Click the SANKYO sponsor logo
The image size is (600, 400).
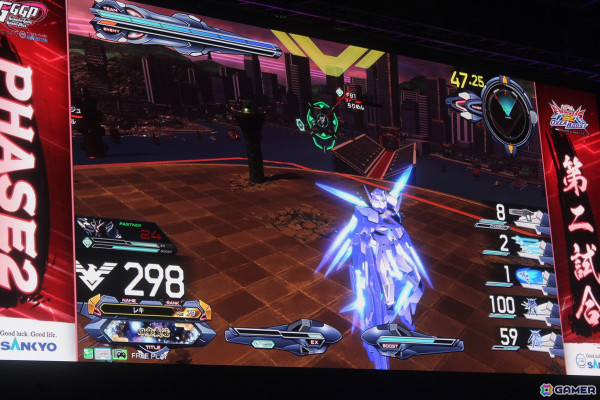pyautogui.click(x=29, y=344)
